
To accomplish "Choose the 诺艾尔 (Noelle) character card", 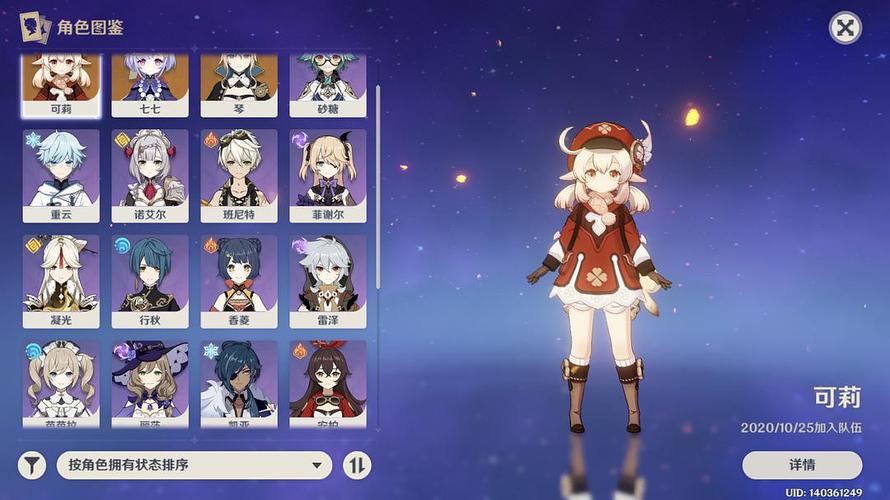I will pyautogui.click(x=149, y=175).
